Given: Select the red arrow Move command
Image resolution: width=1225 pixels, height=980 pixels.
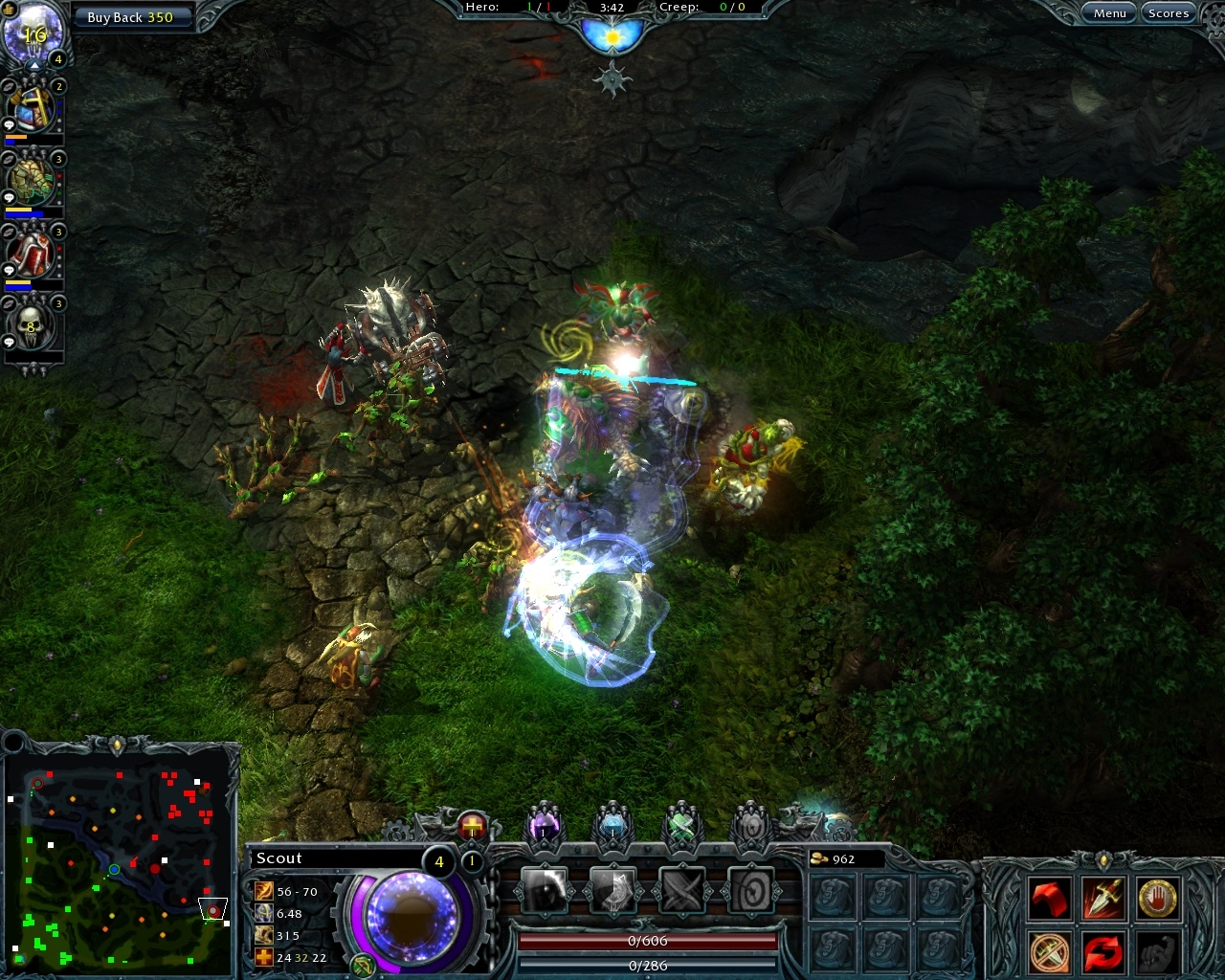Looking at the screenshot, I should 1049,897.
